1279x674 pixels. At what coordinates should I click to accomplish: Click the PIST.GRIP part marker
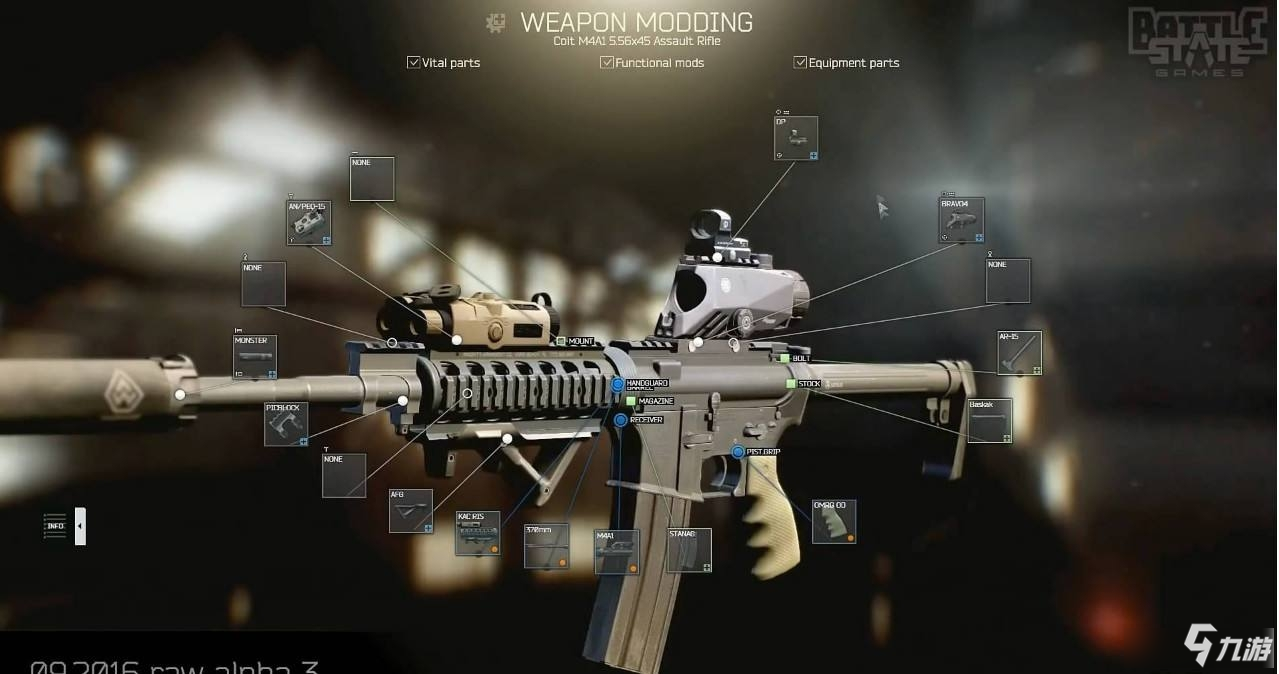coord(738,452)
